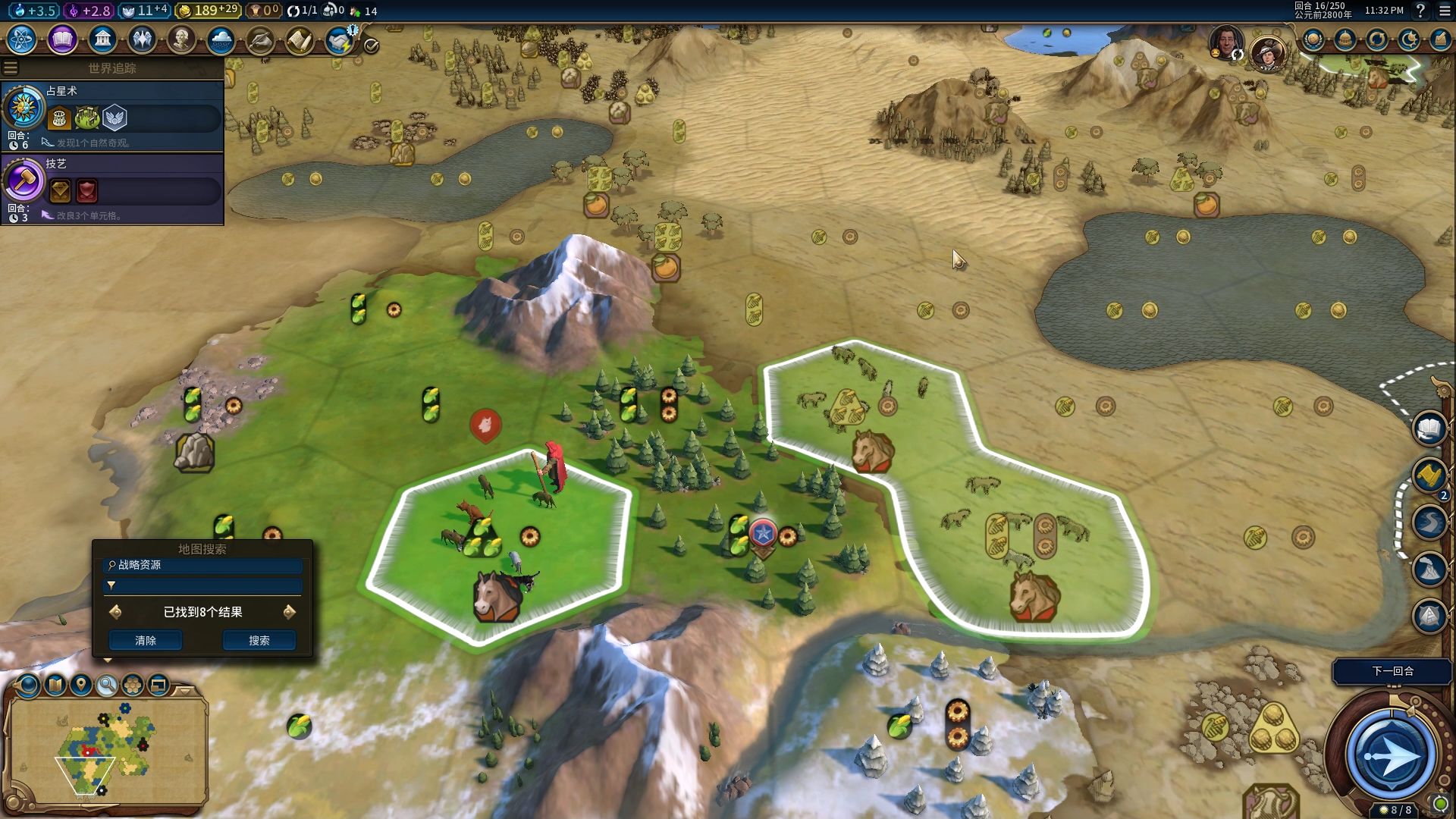1456x819 pixels.
Task: Select the leader portrait with hat
Action: tap(1267, 52)
